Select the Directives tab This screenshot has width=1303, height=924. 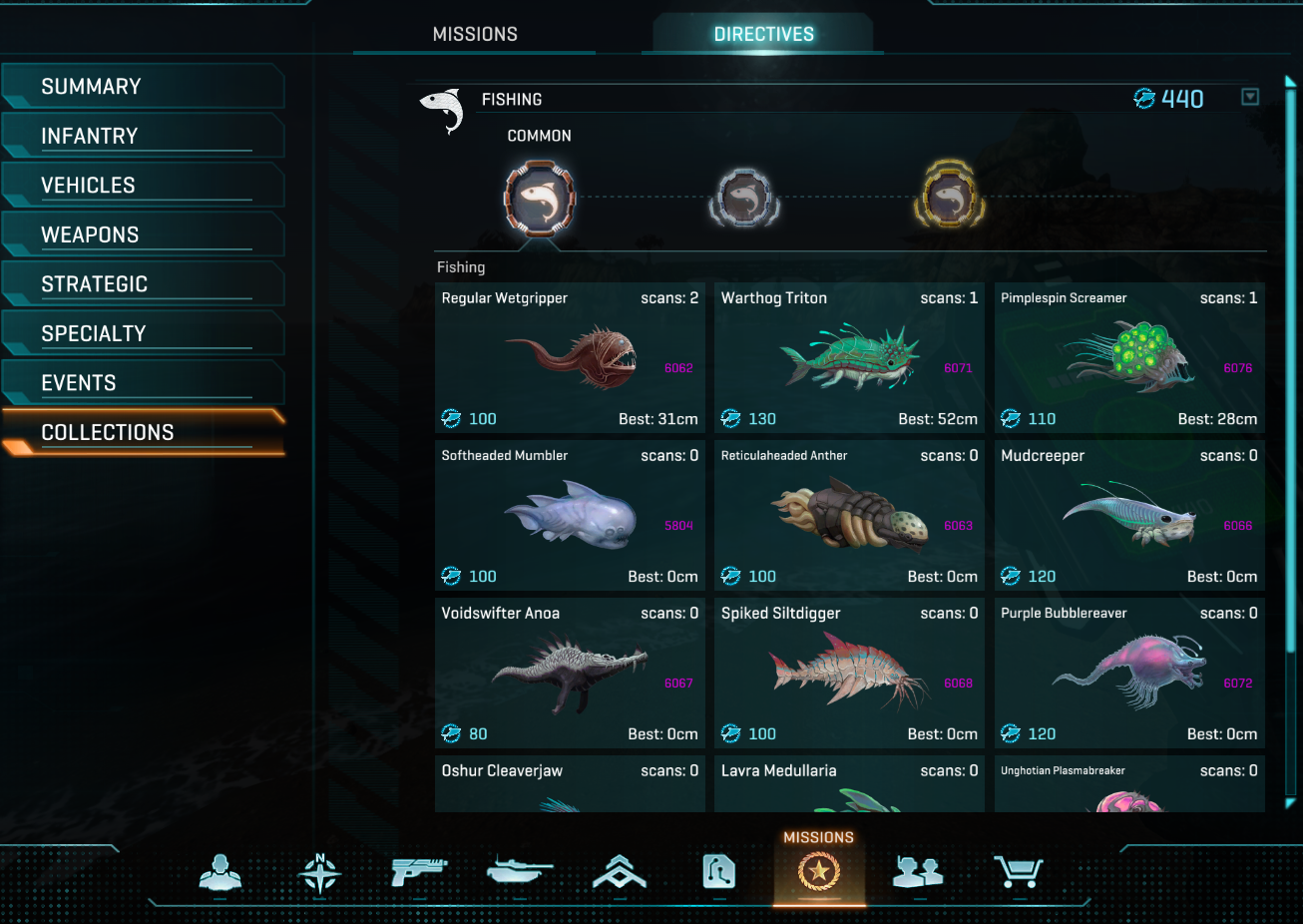coord(763,34)
